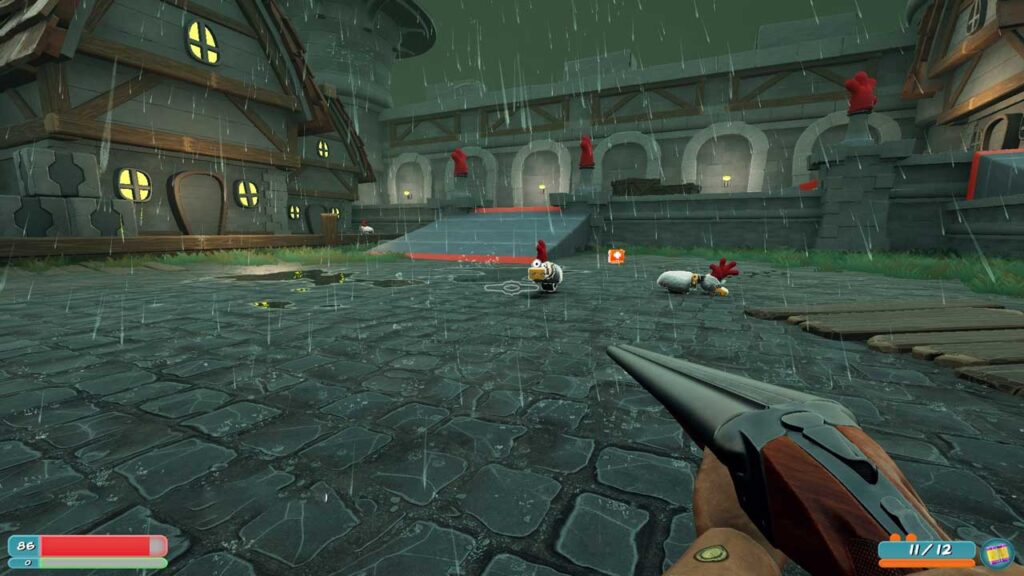Click the yellow ammo icon beside the ammo counter
This screenshot has width=1024, height=576.
996,553
